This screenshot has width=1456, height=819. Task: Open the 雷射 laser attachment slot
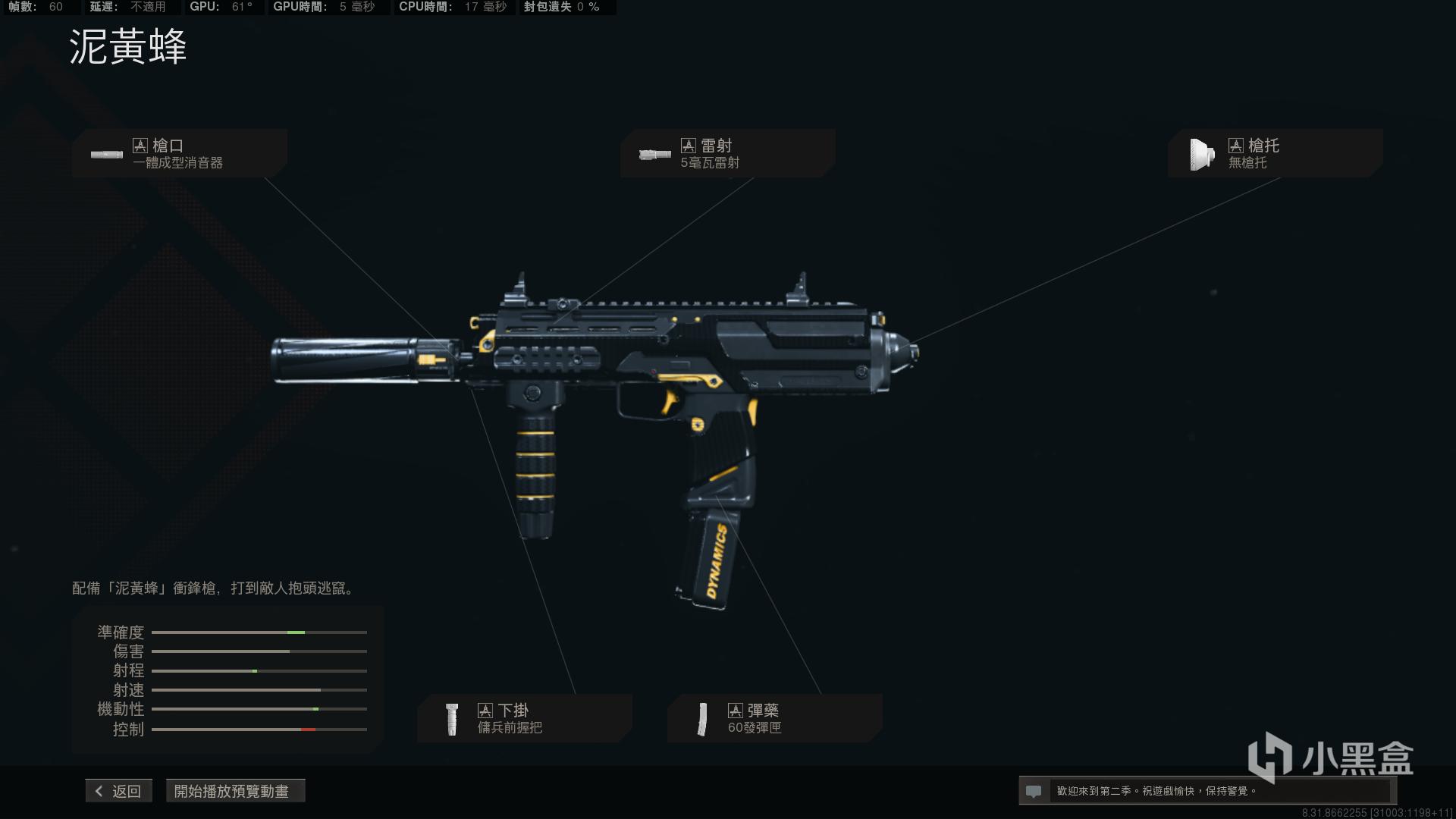click(727, 153)
